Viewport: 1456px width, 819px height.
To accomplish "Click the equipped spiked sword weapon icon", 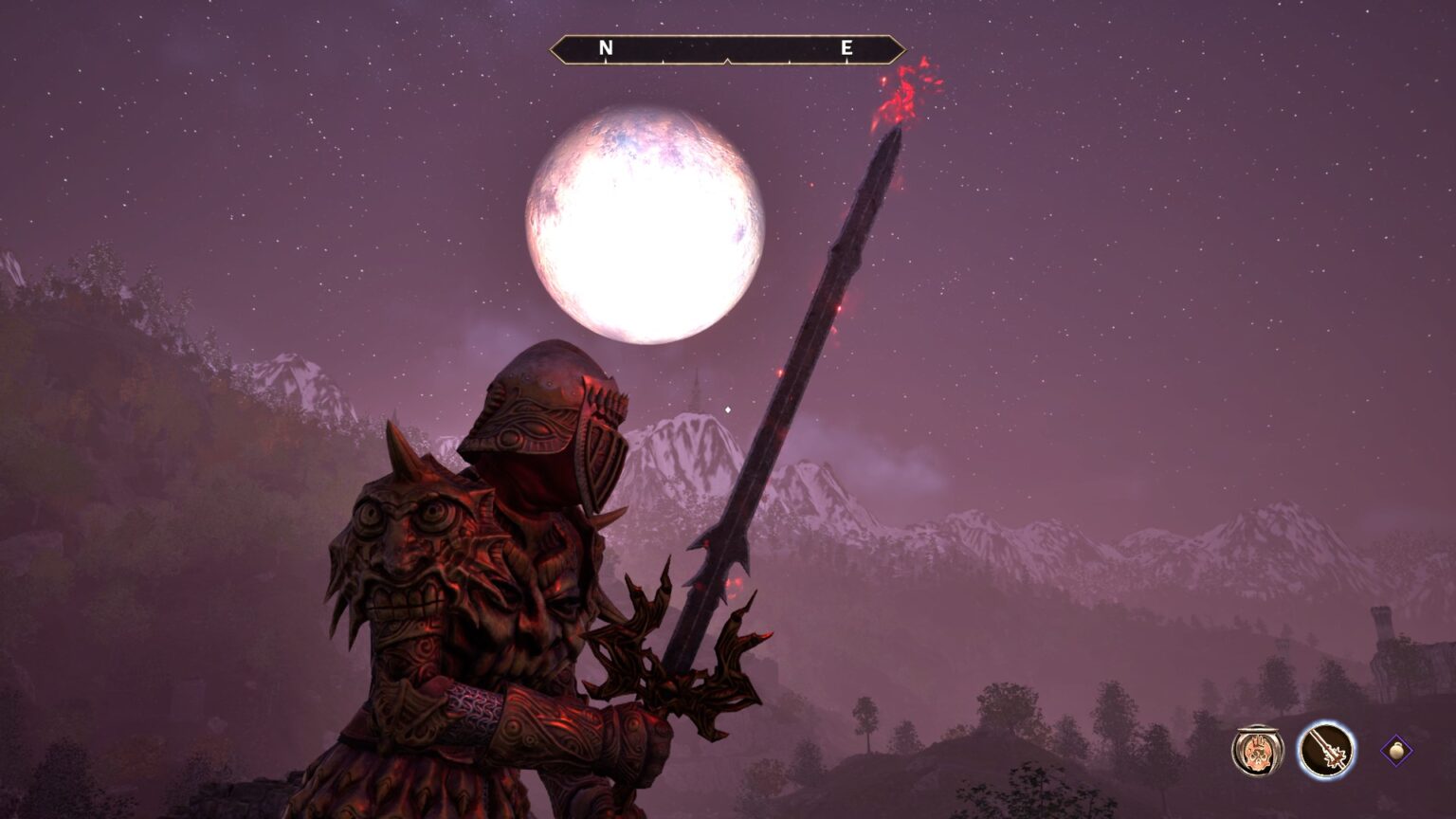I will (1326, 750).
